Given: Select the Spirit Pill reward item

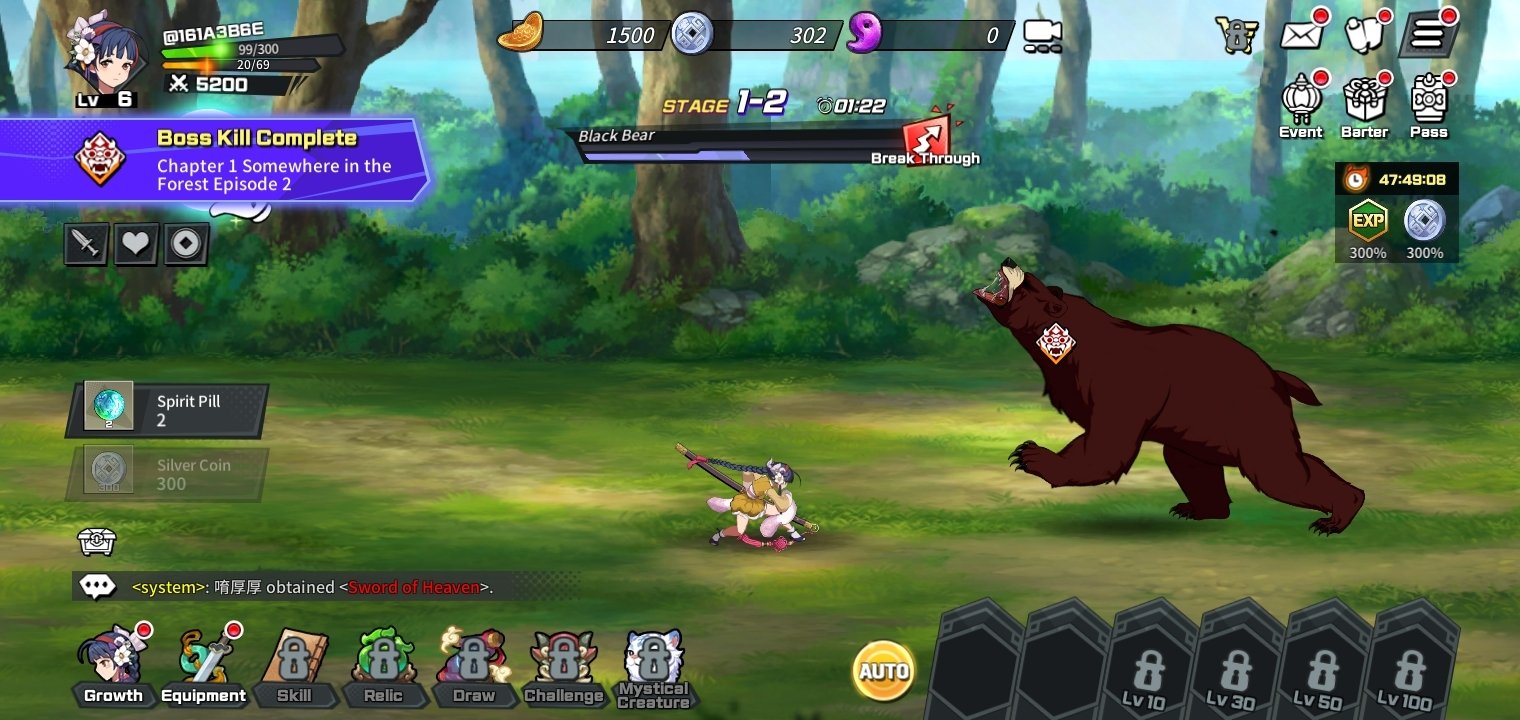Looking at the screenshot, I should click(x=167, y=410).
